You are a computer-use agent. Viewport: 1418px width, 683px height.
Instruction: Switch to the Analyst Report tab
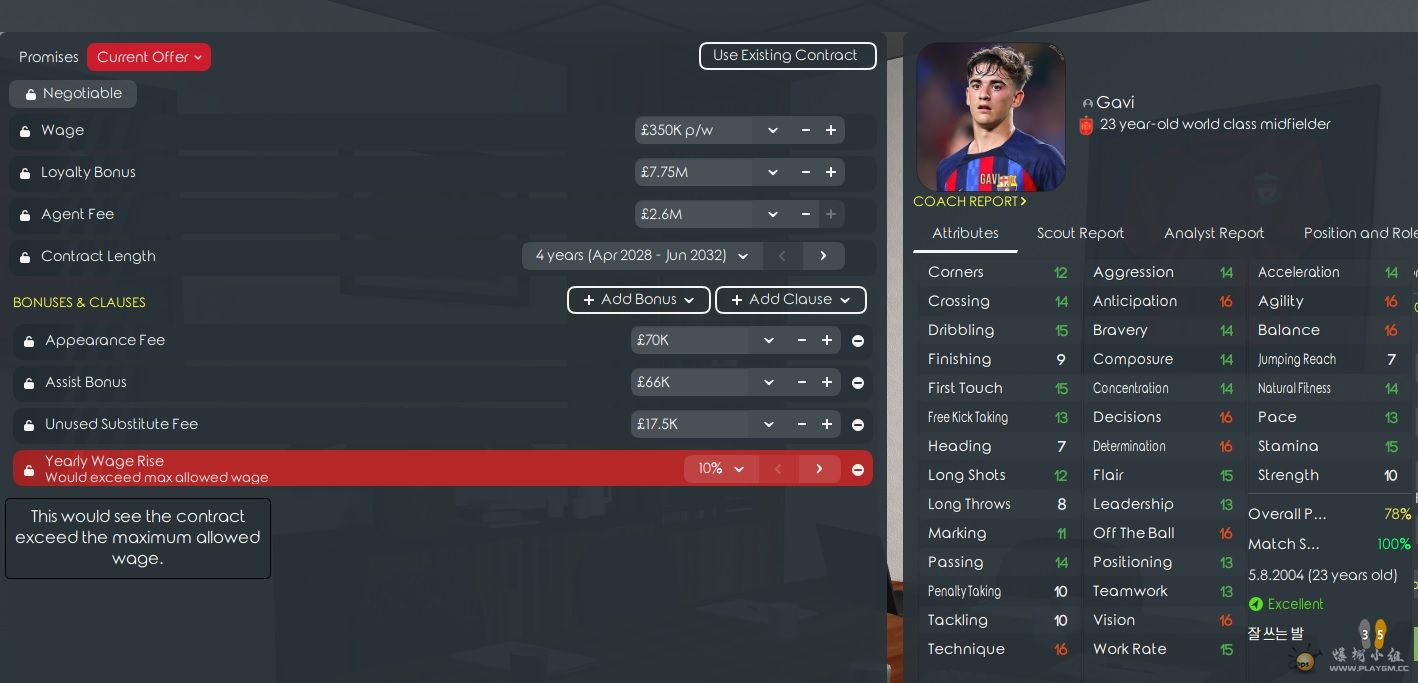(1213, 233)
